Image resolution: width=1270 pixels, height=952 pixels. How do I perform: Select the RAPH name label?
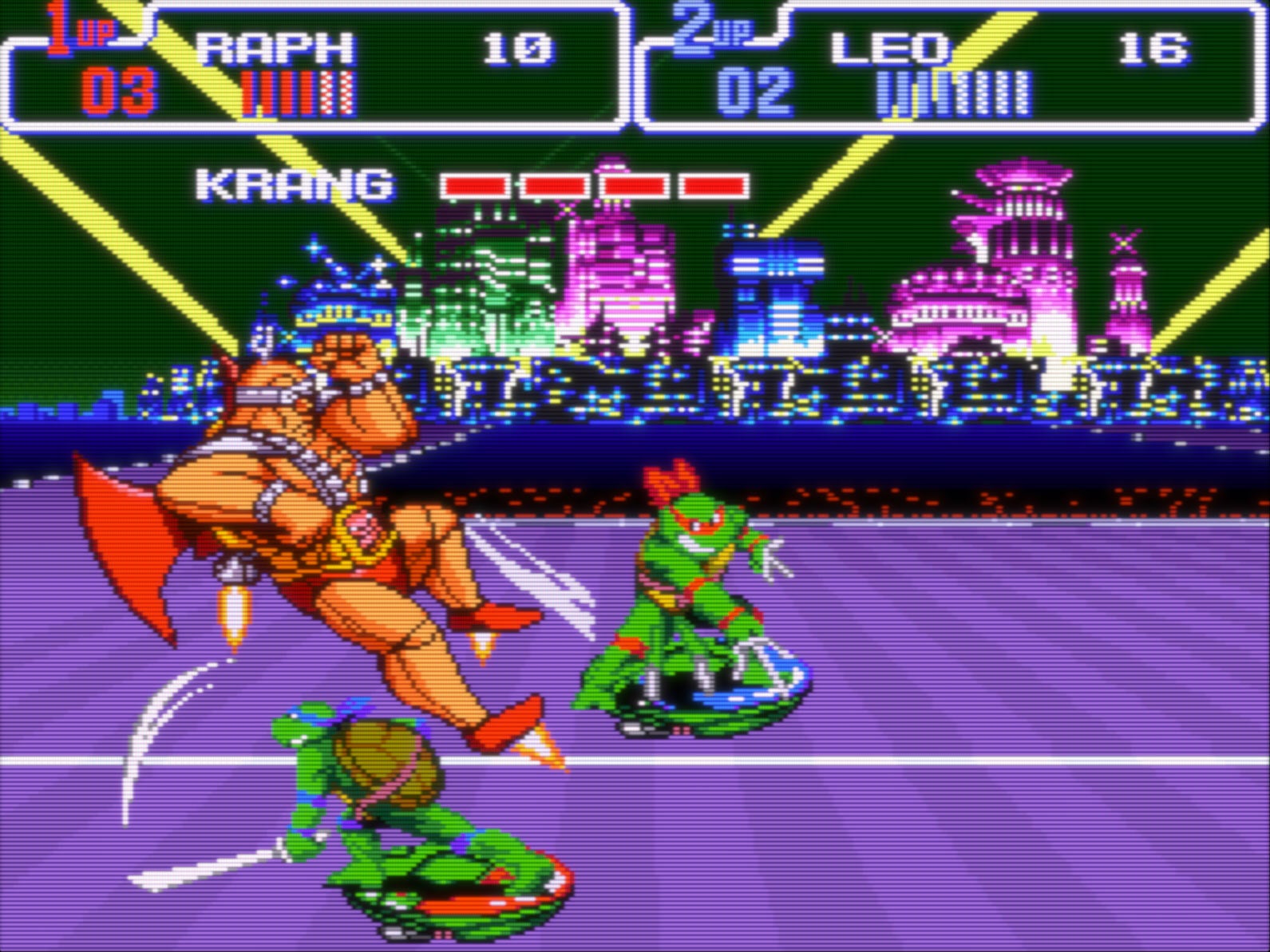click(x=275, y=46)
